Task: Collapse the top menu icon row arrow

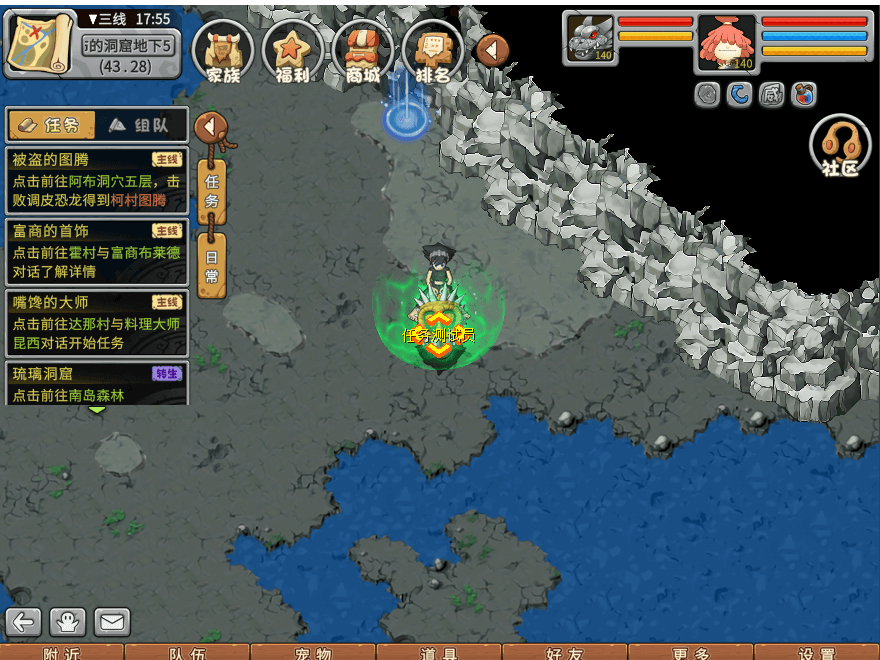Action: click(492, 50)
